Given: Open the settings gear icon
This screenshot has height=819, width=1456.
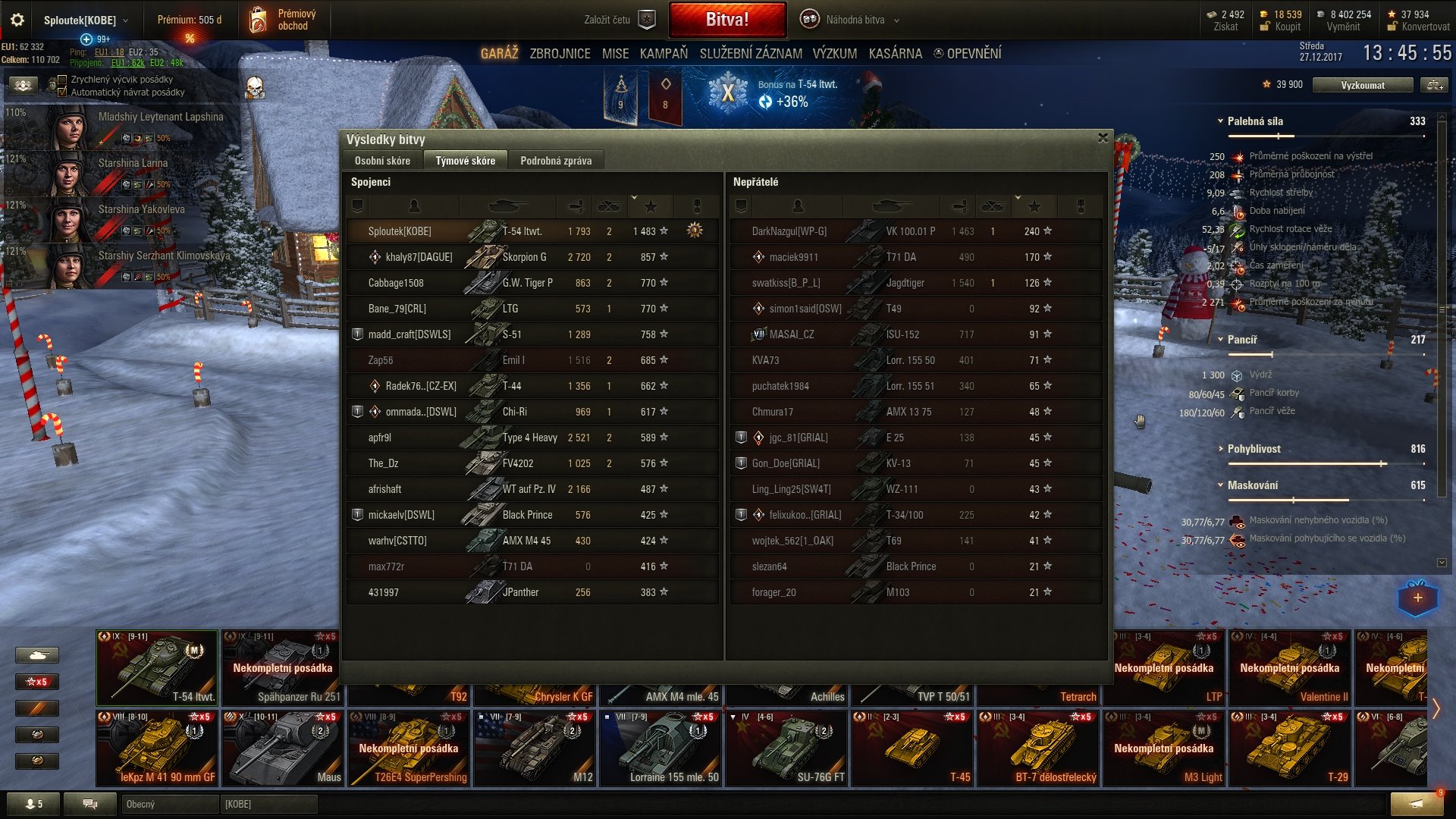Looking at the screenshot, I should [17, 20].
